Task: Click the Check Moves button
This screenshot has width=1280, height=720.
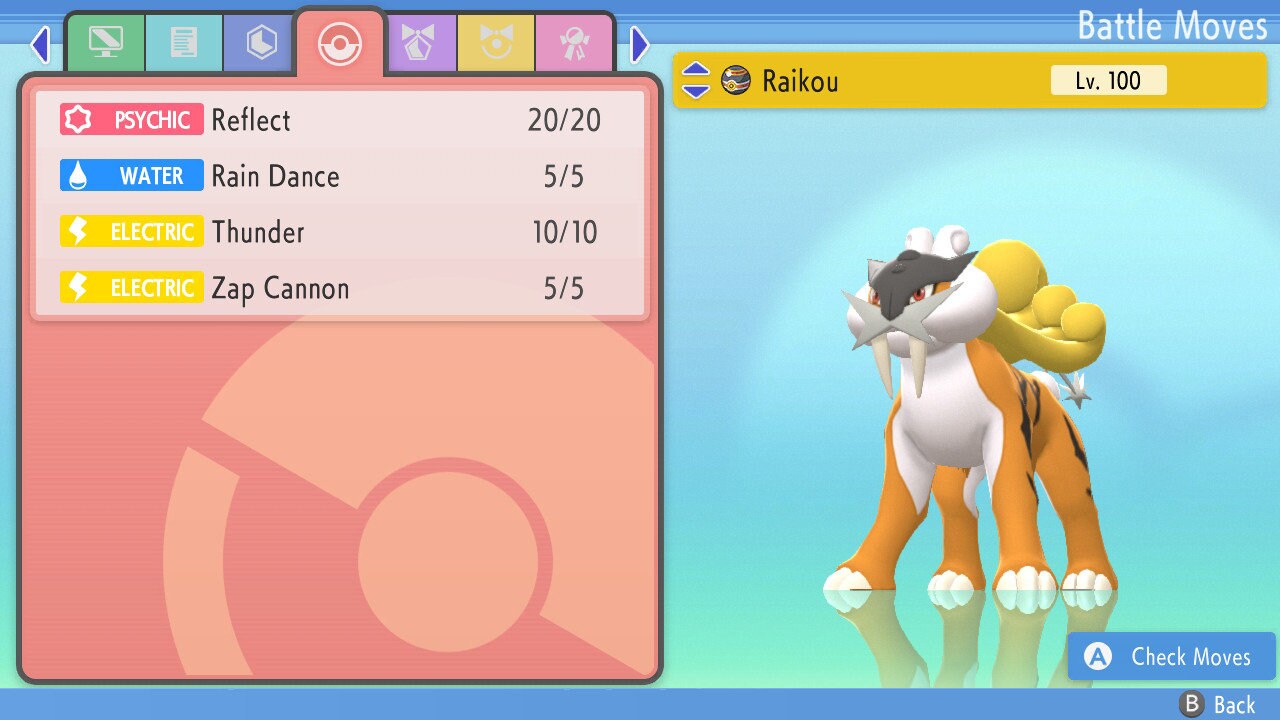Action: point(1171,656)
